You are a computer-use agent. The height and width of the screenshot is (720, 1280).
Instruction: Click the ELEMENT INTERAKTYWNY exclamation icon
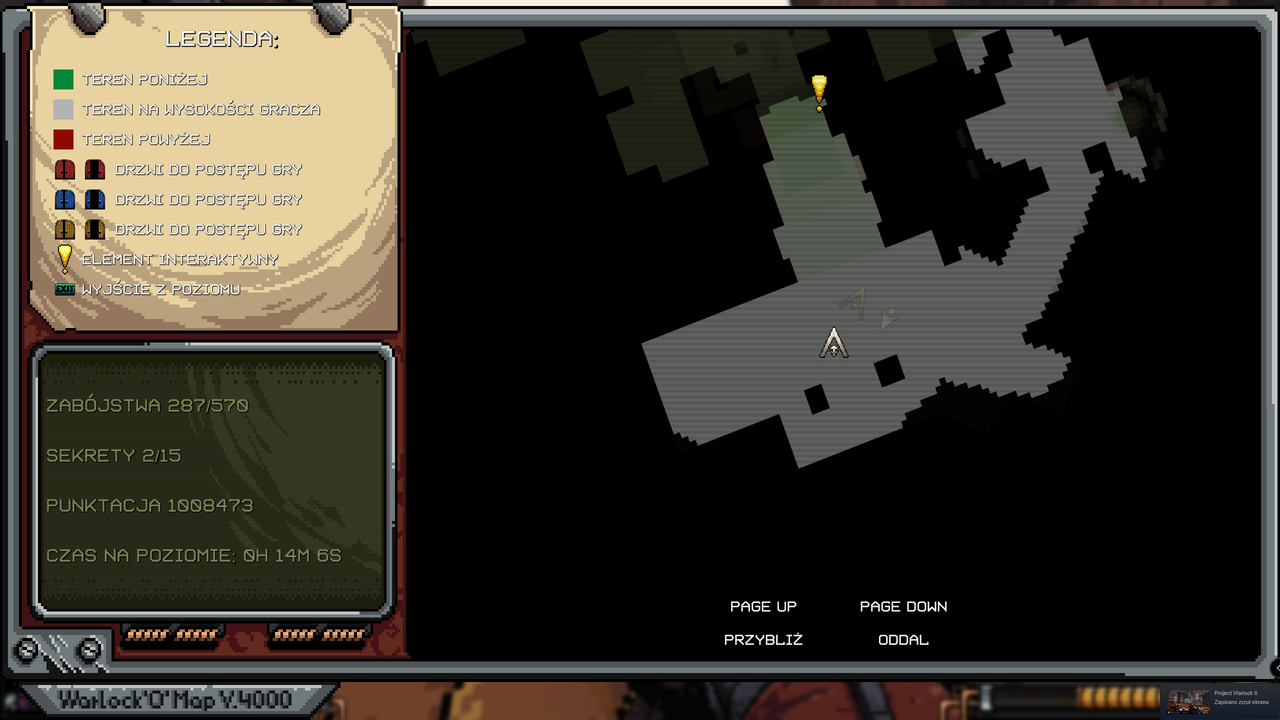pyautogui.click(x=64, y=258)
